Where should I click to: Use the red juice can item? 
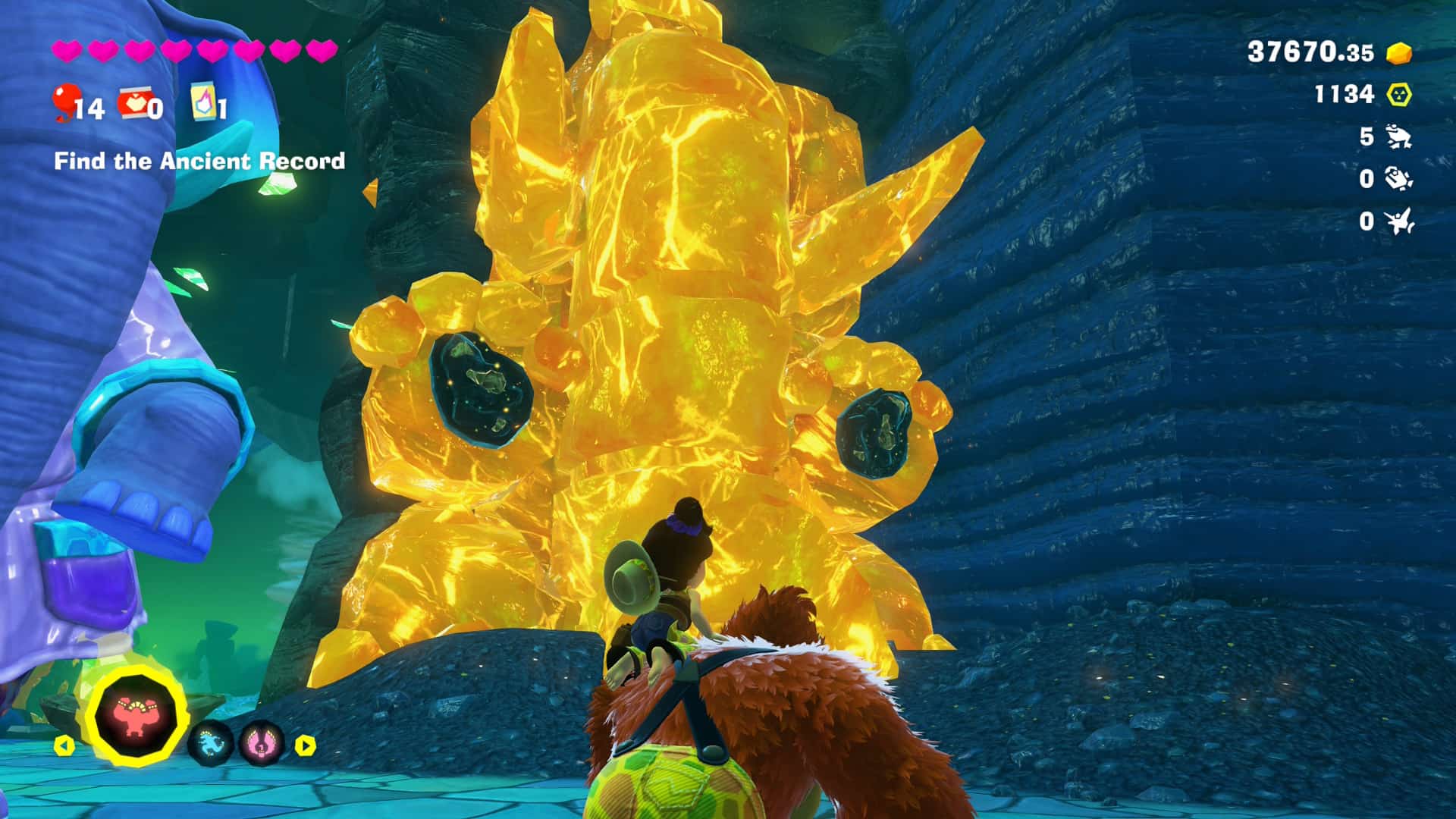click(134, 103)
